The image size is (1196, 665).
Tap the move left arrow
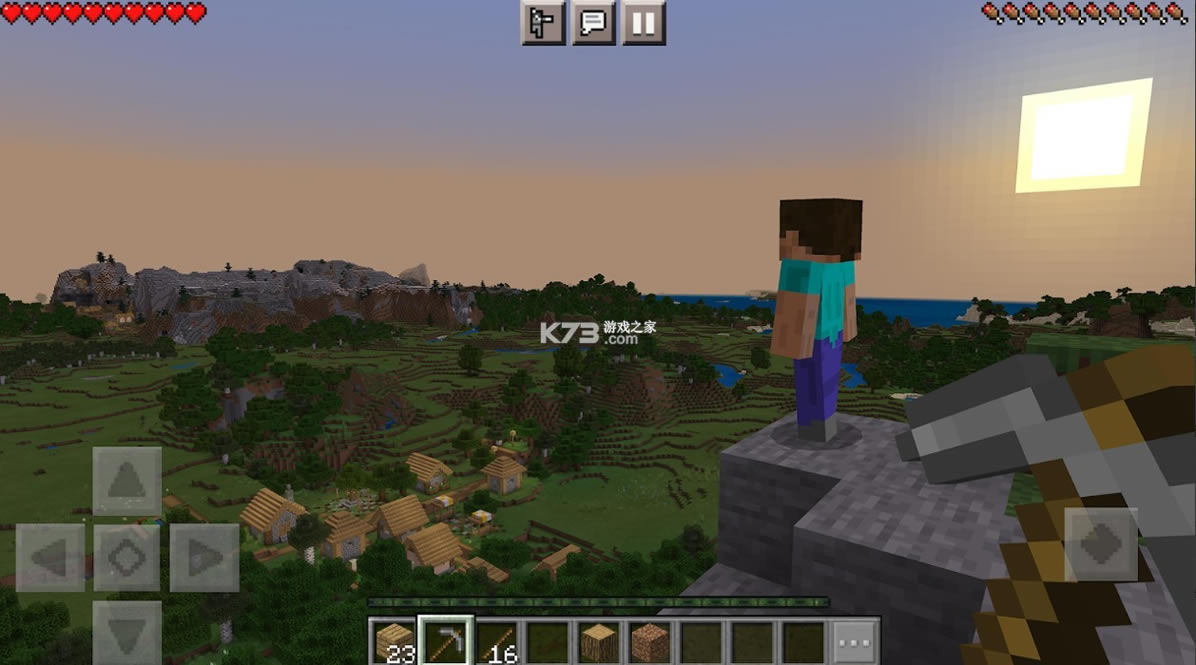click(50, 557)
